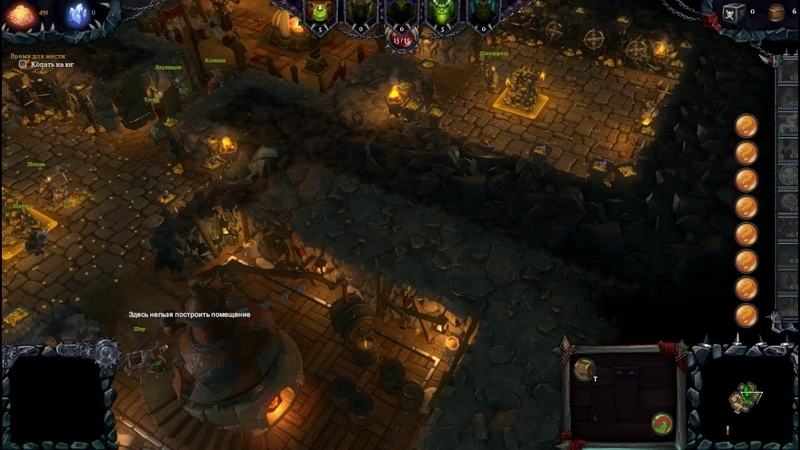Open the gray chest icon
This screenshot has height=450, width=800.
tap(733, 13)
